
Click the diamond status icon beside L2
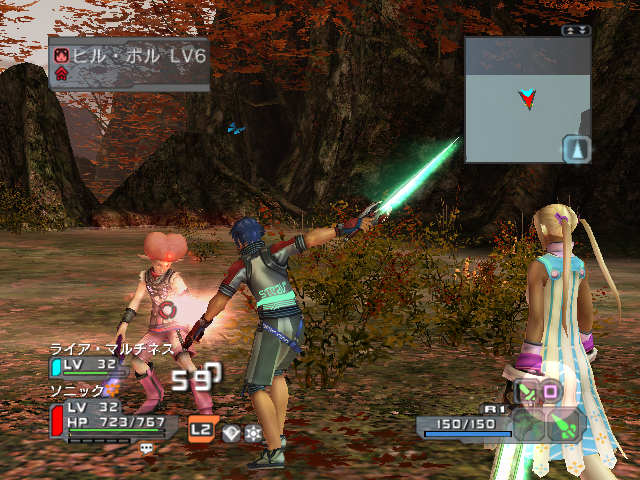[232, 432]
